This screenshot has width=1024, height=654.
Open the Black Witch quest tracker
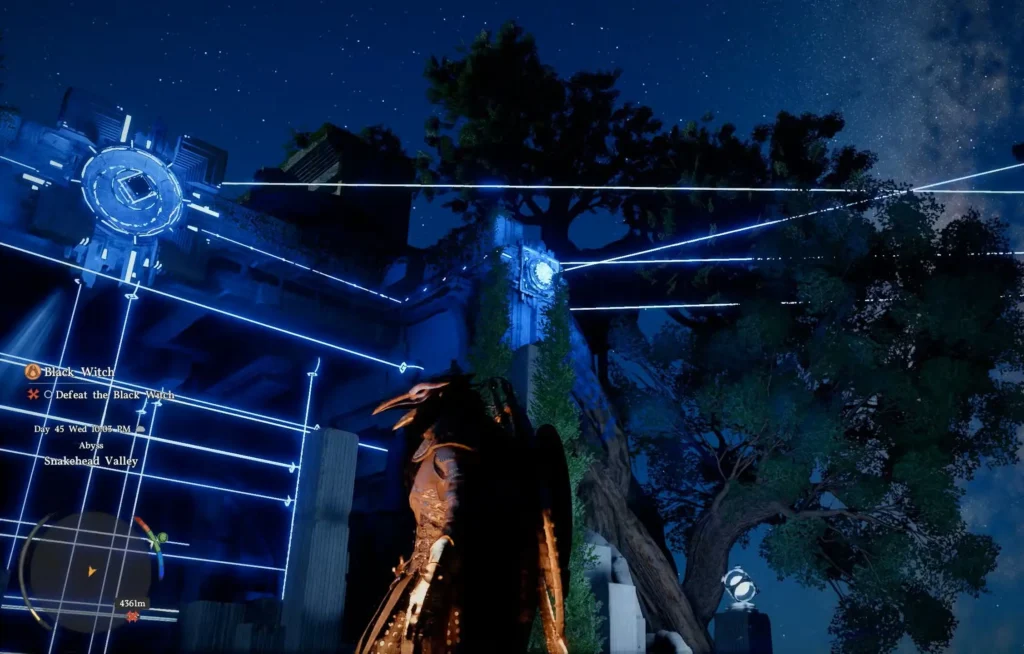(x=78, y=372)
